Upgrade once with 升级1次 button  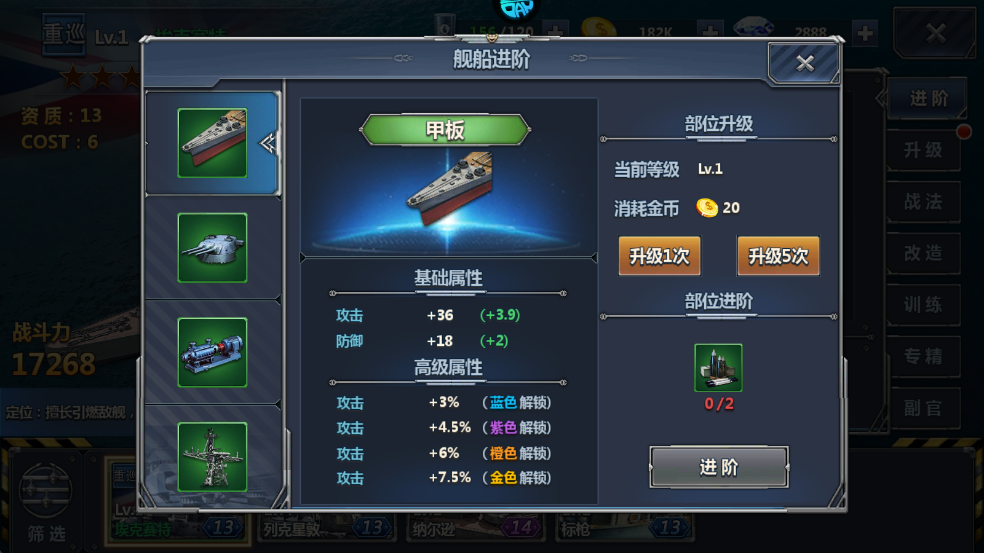pyautogui.click(x=659, y=256)
